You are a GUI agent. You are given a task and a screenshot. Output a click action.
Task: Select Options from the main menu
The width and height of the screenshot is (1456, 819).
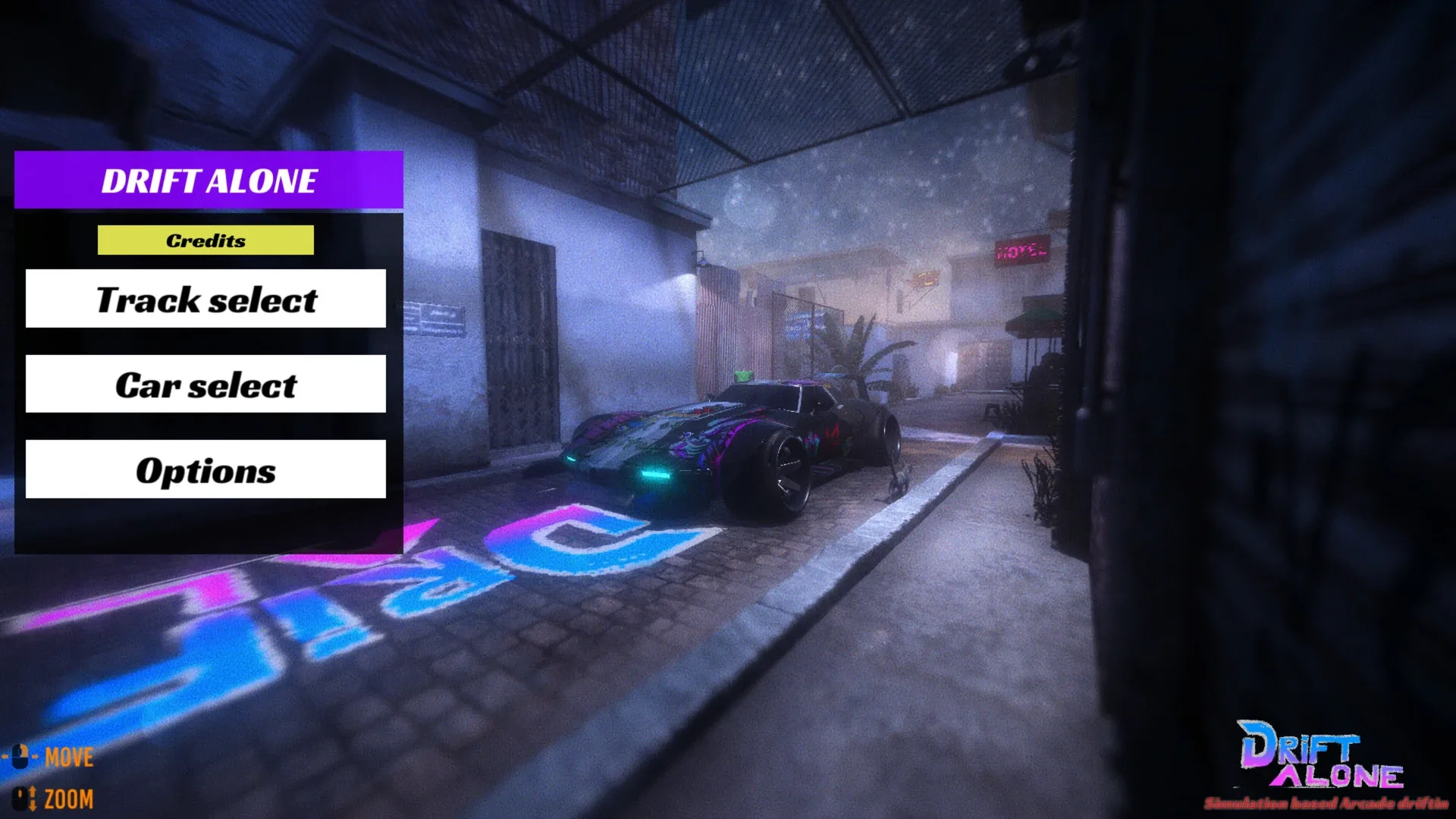(206, 470)
